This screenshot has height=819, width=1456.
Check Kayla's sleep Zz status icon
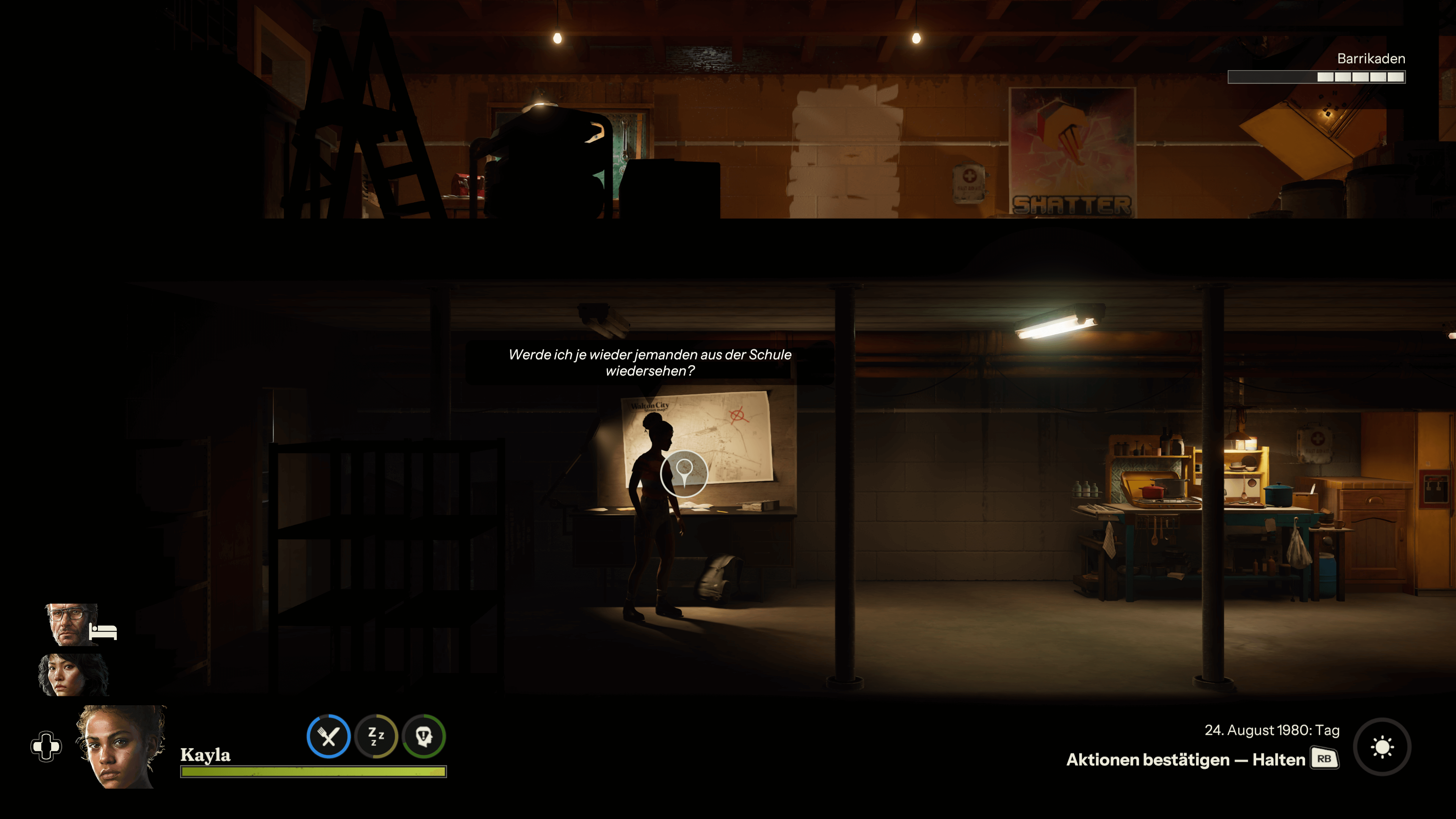pos(376,736)
